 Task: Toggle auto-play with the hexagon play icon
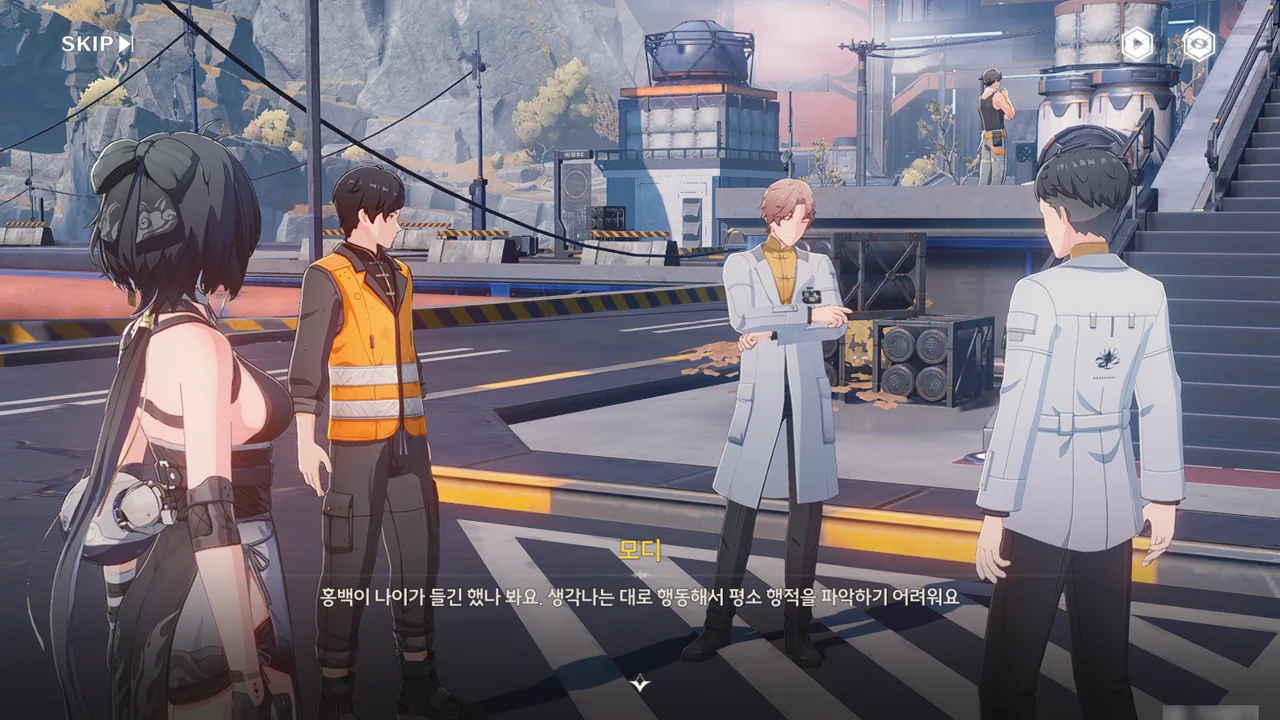pyautogui.click(x=1137, y=44)
